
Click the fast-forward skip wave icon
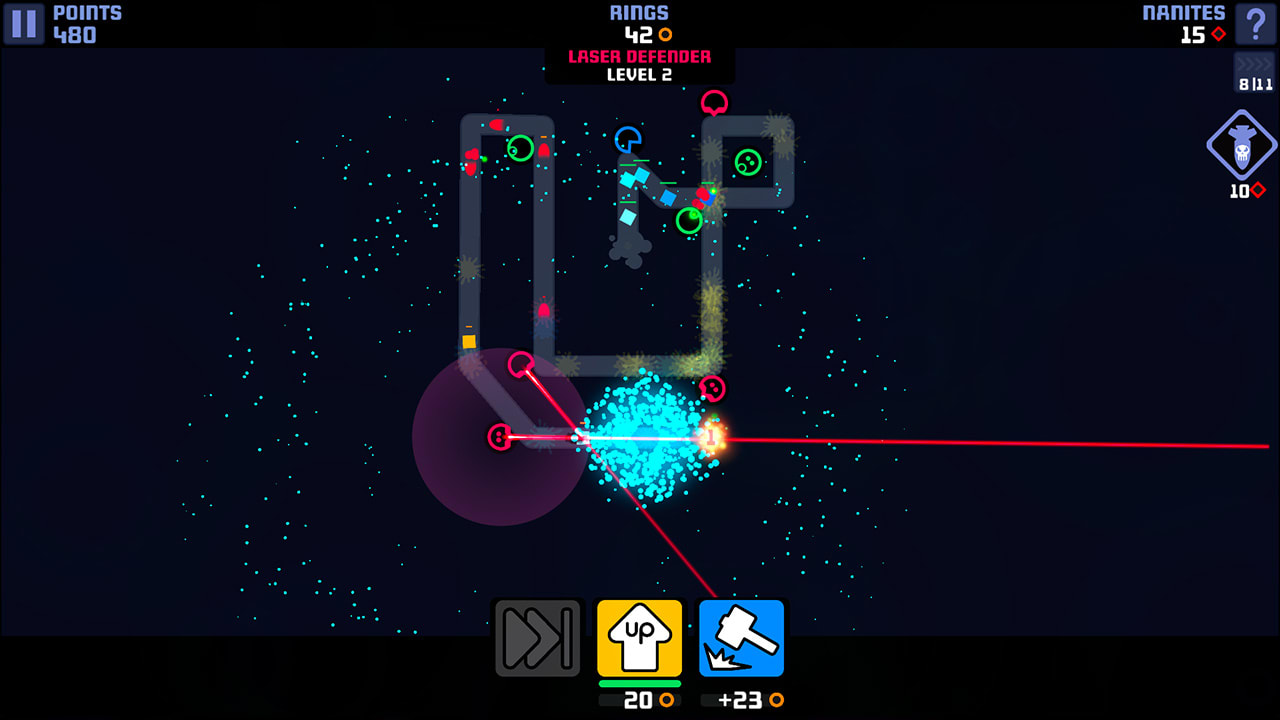point(538,637)
